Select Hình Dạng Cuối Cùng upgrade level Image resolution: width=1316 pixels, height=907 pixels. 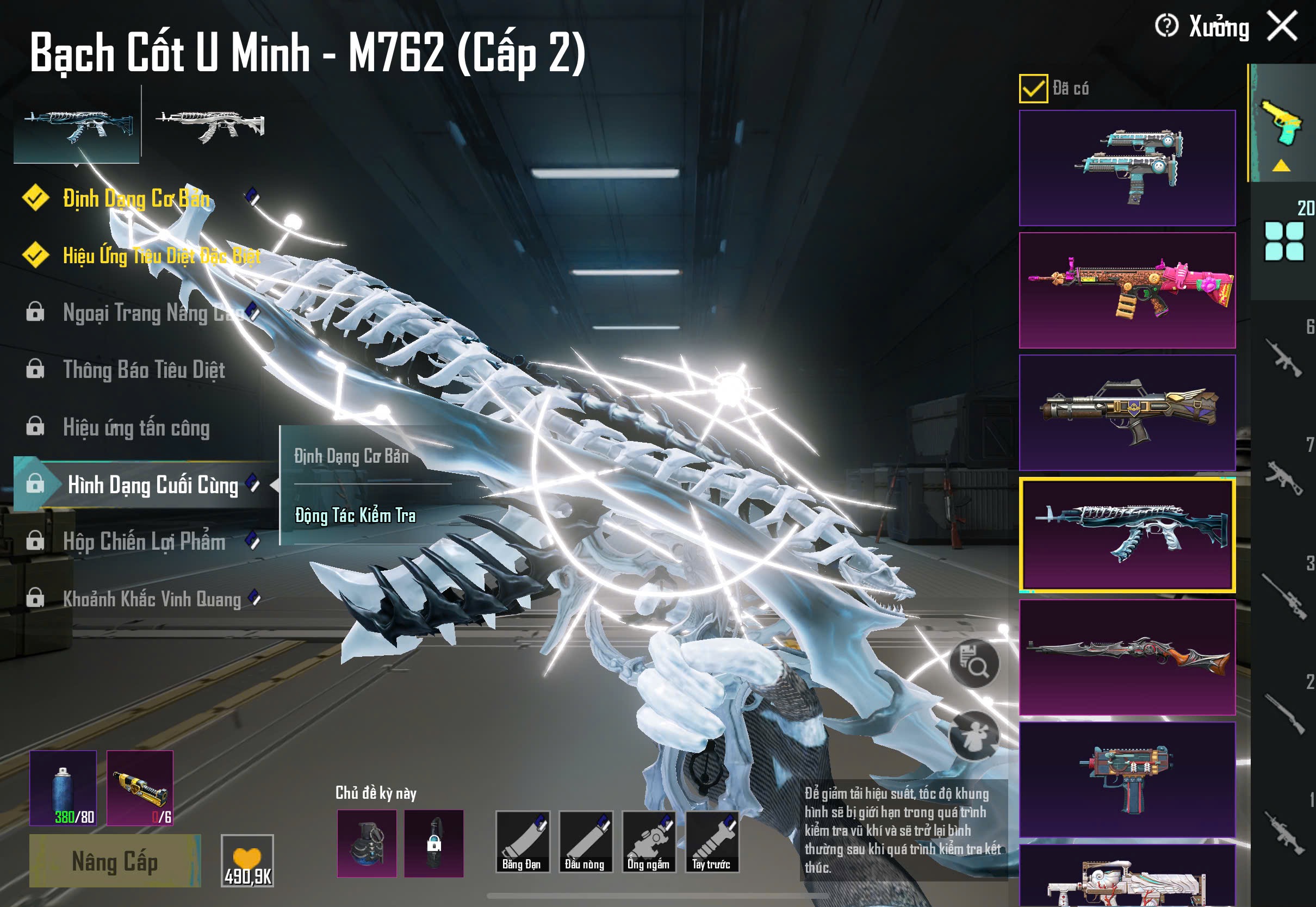(x=152, y=484)
